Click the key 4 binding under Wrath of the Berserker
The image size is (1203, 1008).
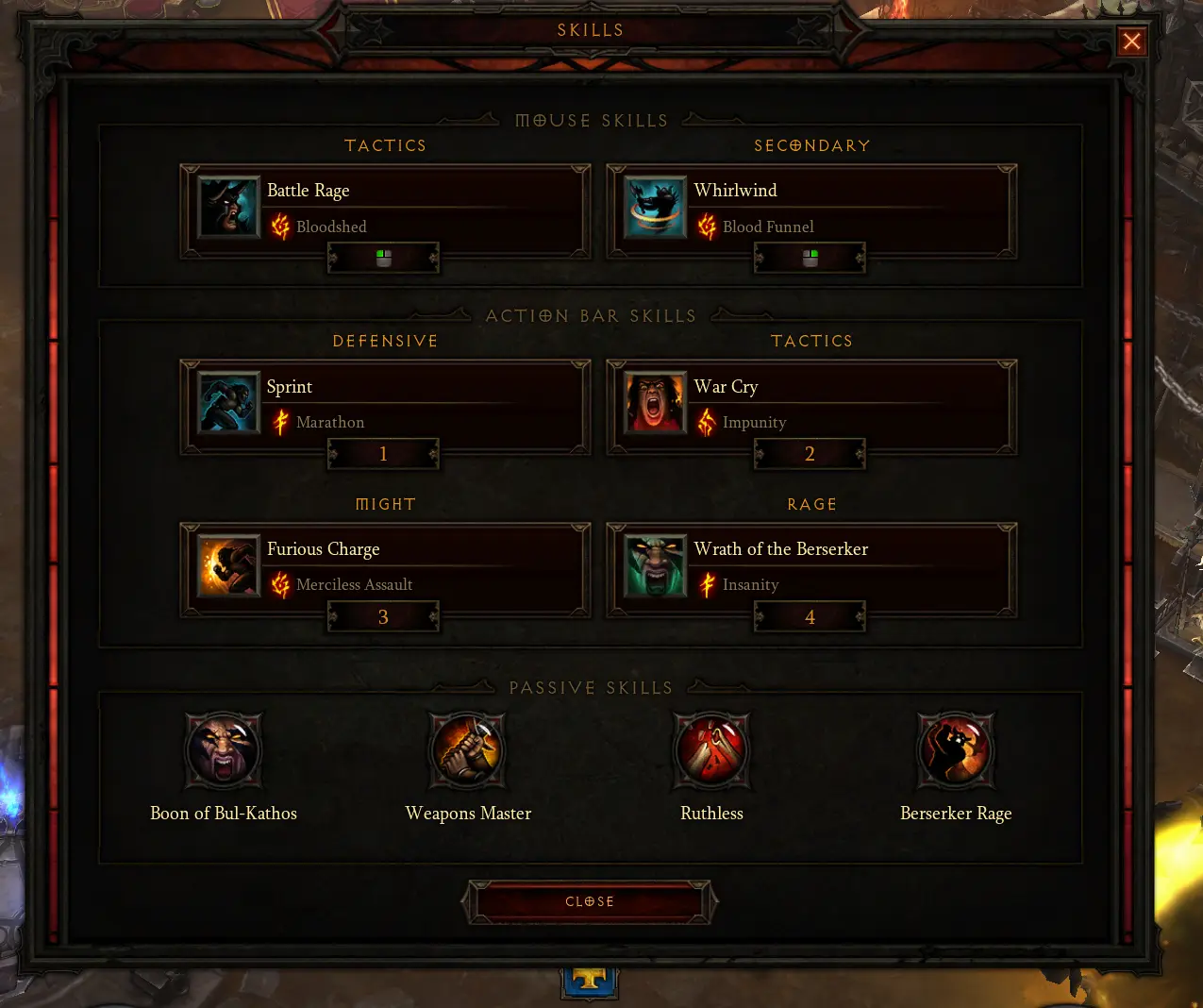[x=810, y=617]
